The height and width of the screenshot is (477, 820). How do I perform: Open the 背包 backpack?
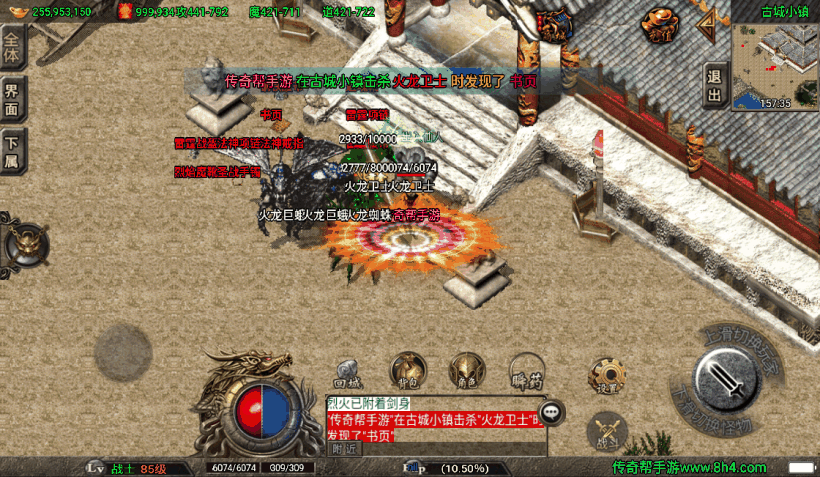coord(407,371)
